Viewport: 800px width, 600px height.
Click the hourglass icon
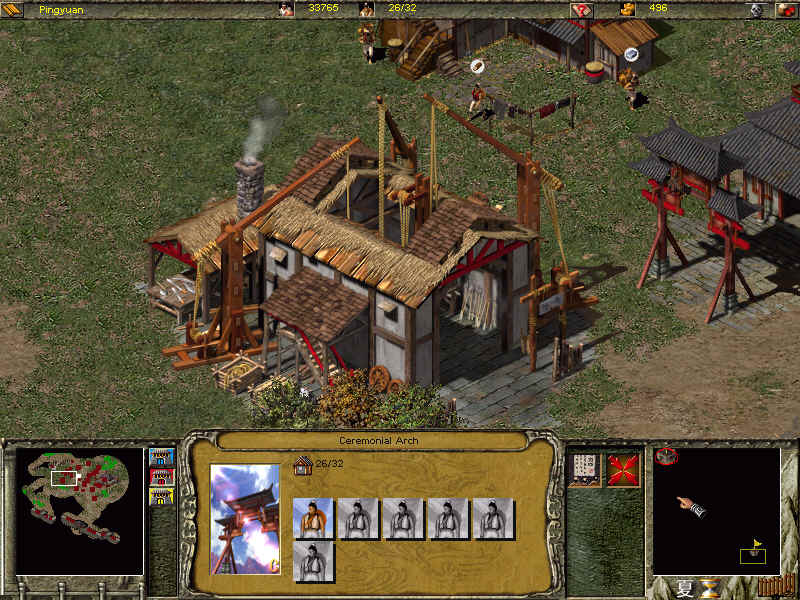(x=711, y=587)
